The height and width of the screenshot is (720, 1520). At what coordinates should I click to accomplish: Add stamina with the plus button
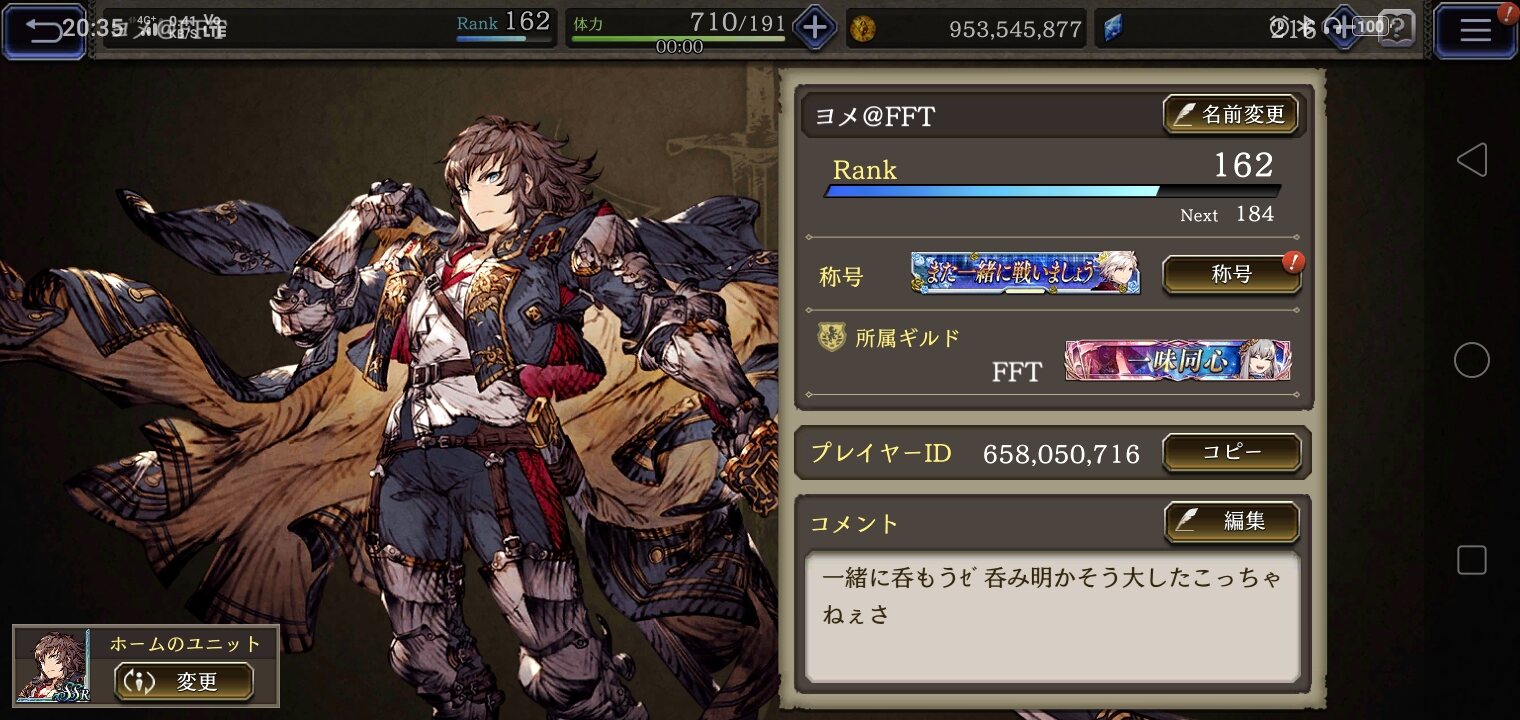coord(814,28)
